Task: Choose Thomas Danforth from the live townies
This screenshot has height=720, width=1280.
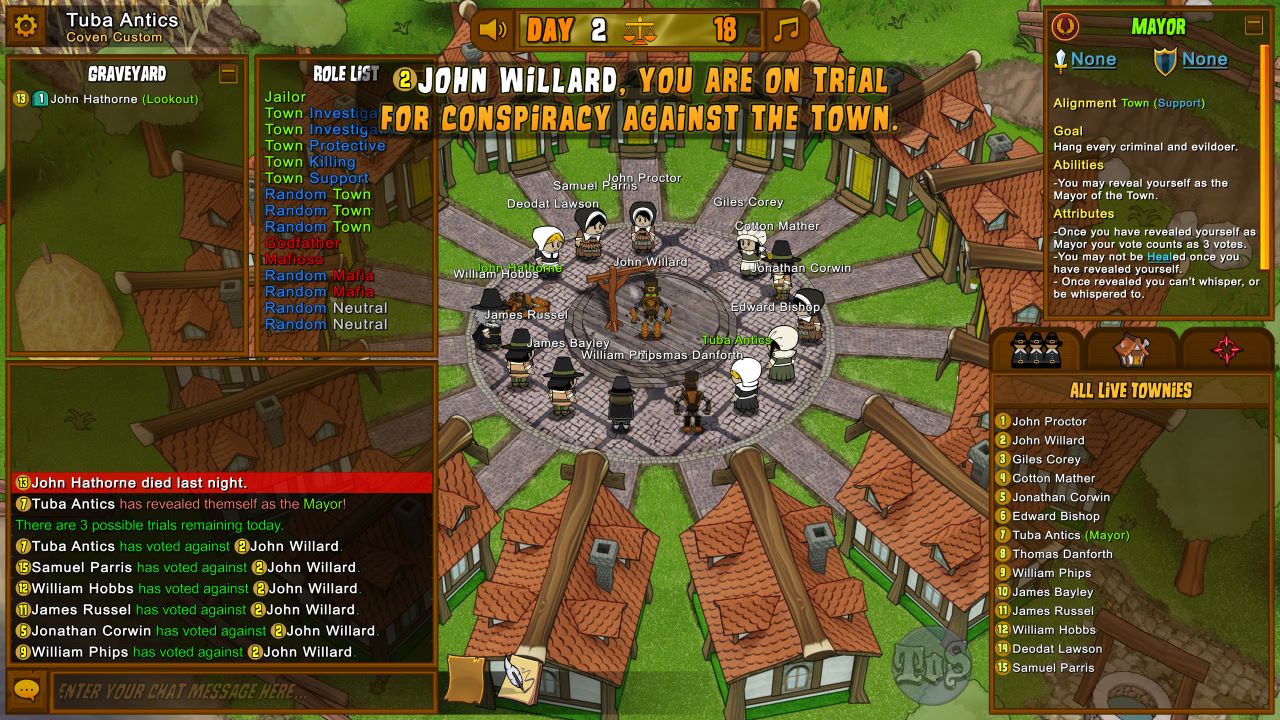Action: [x=1062, y=554]
